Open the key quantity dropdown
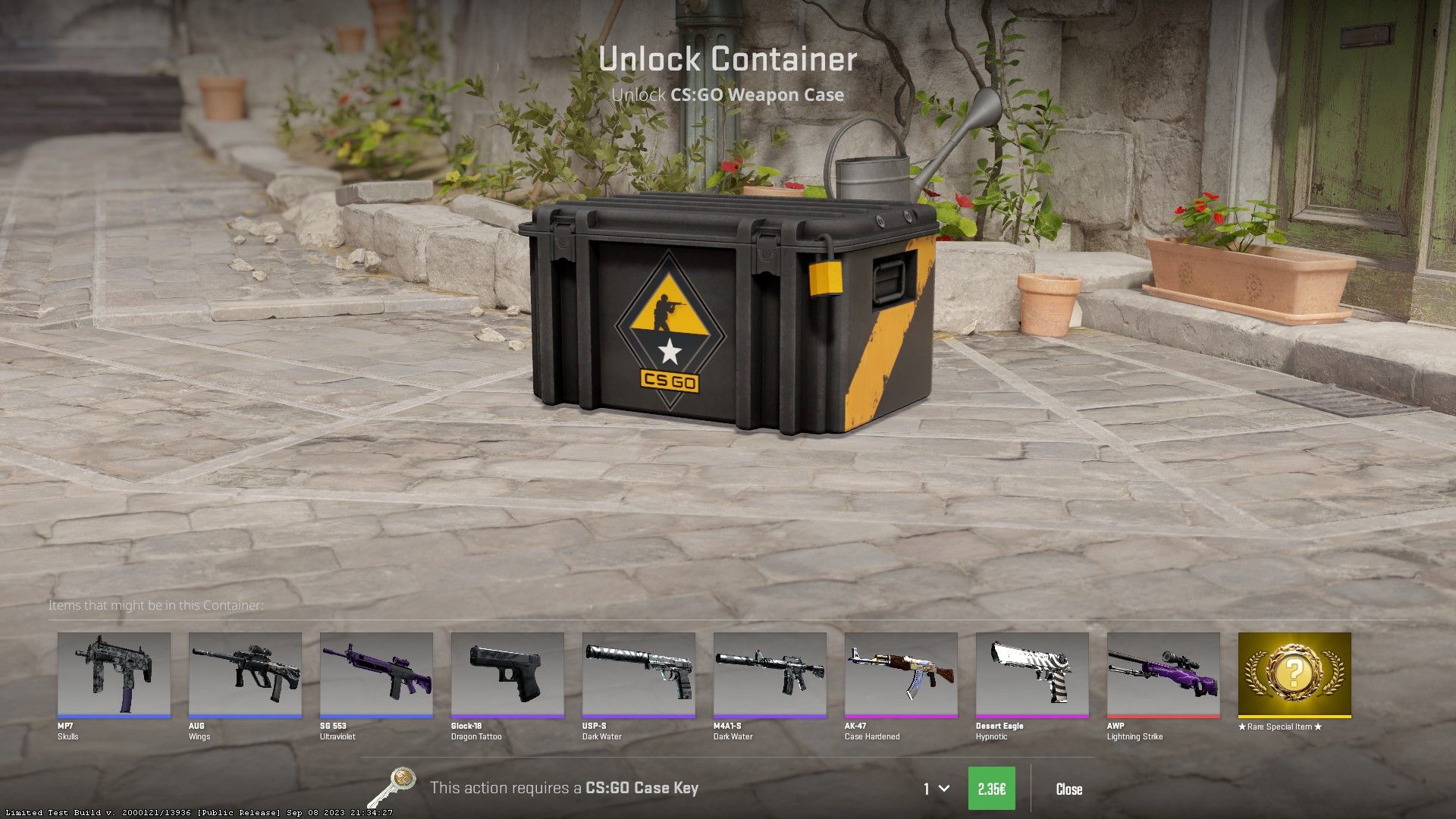The width and height of the screenshot is (1456, 819). click(x=936, y=789)
